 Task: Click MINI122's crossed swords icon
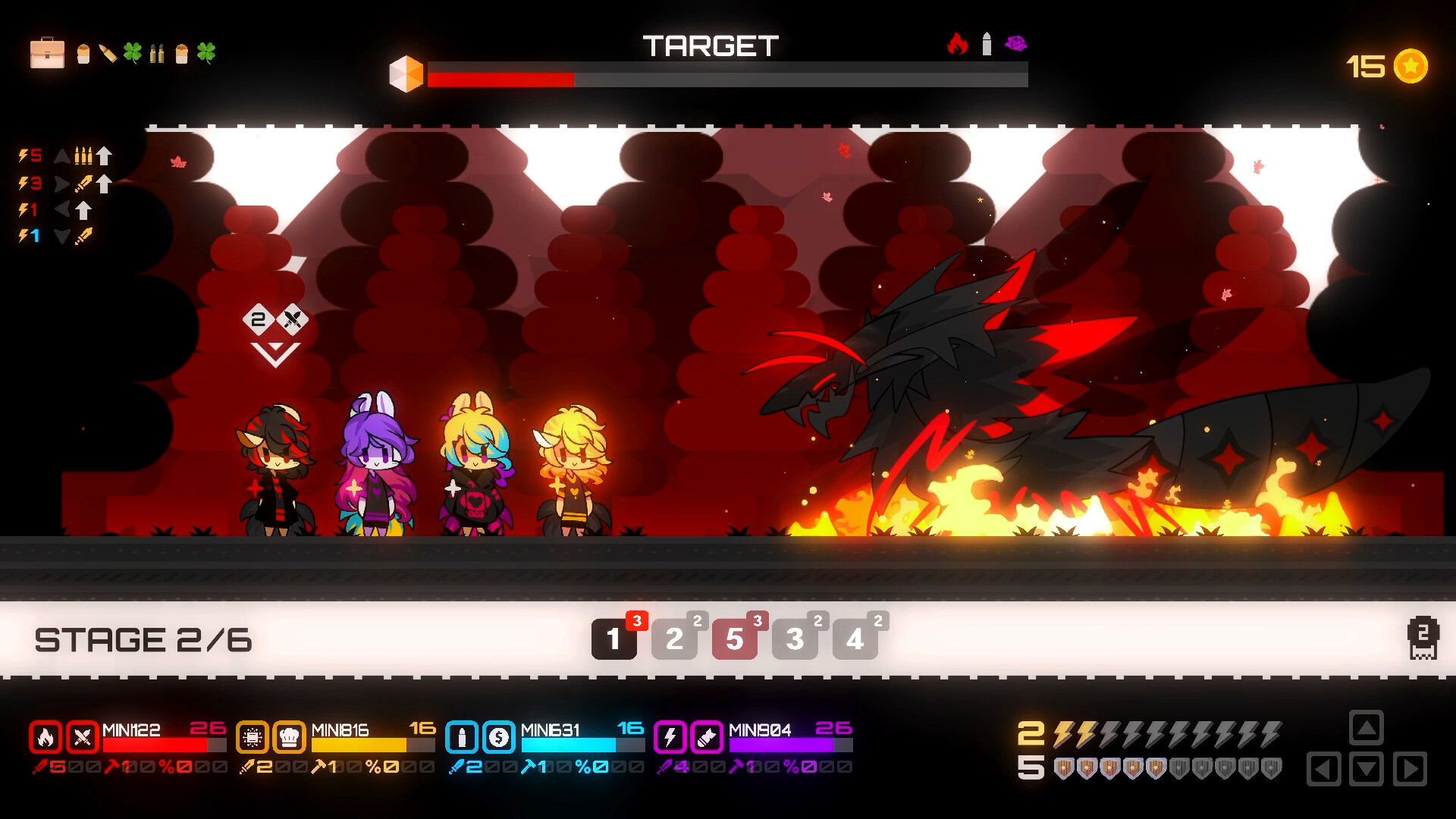[82, 737]
